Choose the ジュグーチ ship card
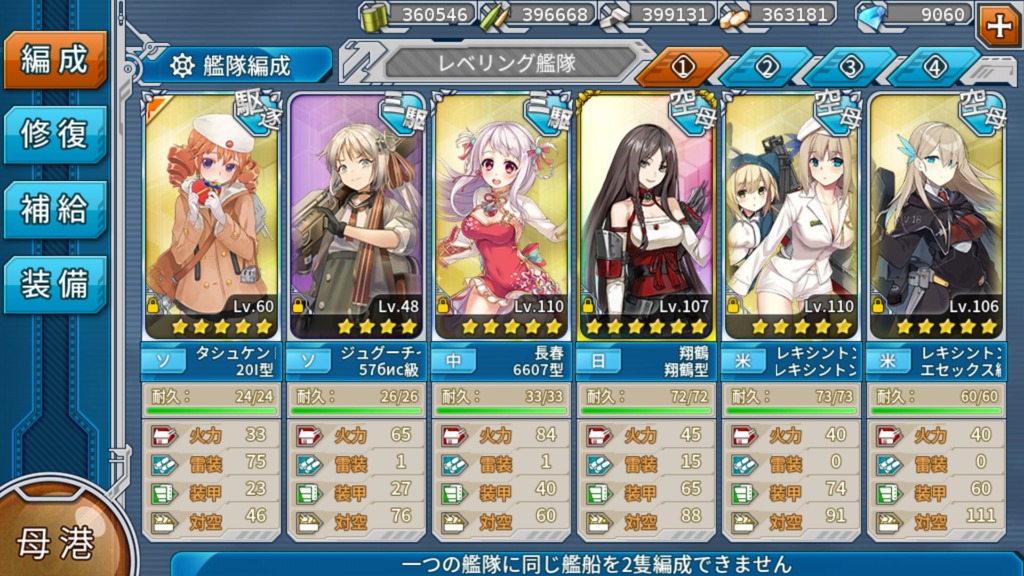Image resolution: width=1024 pixels, height=576 pixels. tap(356, 215)
